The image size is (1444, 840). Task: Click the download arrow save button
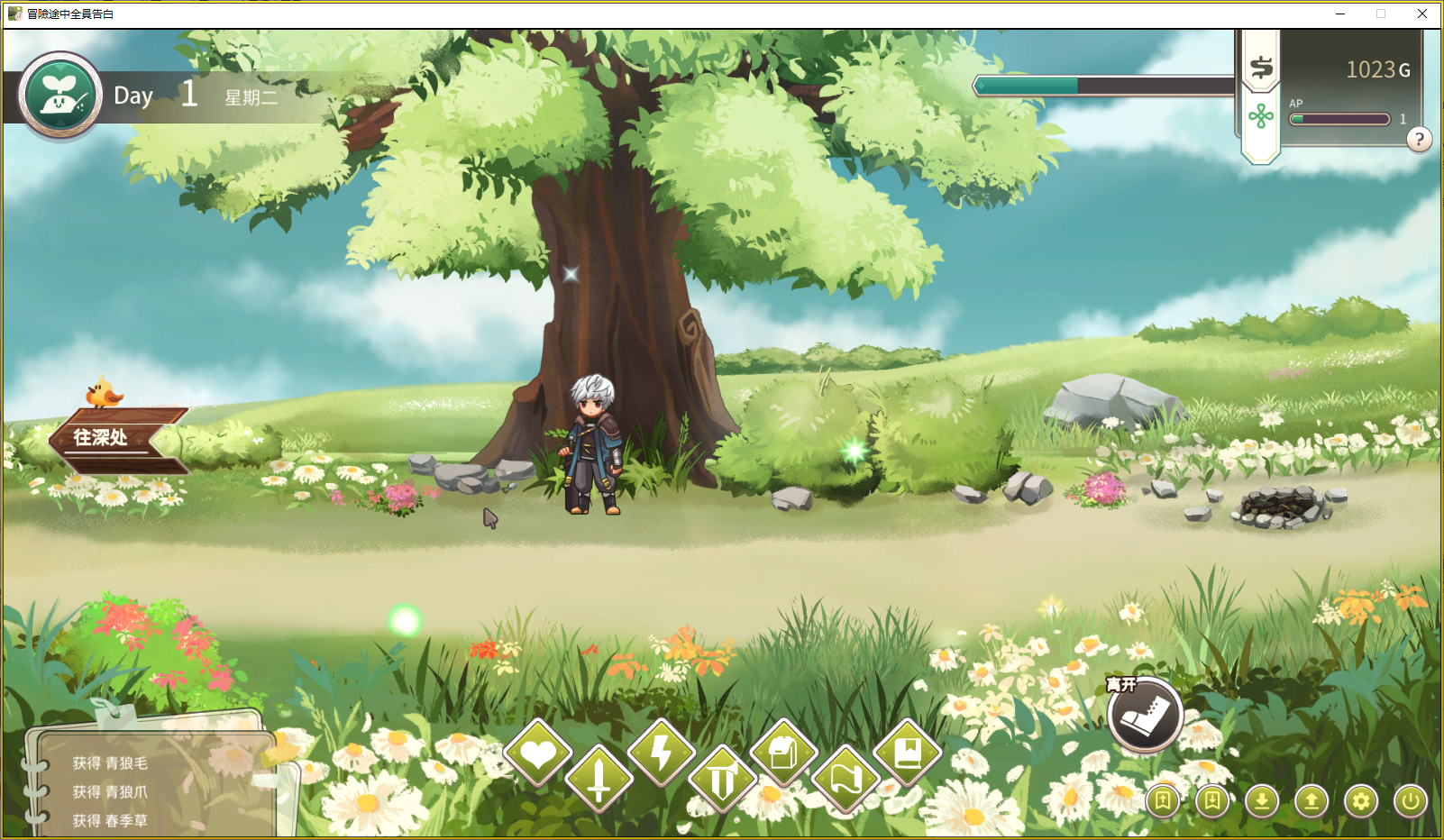coord(1262,800)
